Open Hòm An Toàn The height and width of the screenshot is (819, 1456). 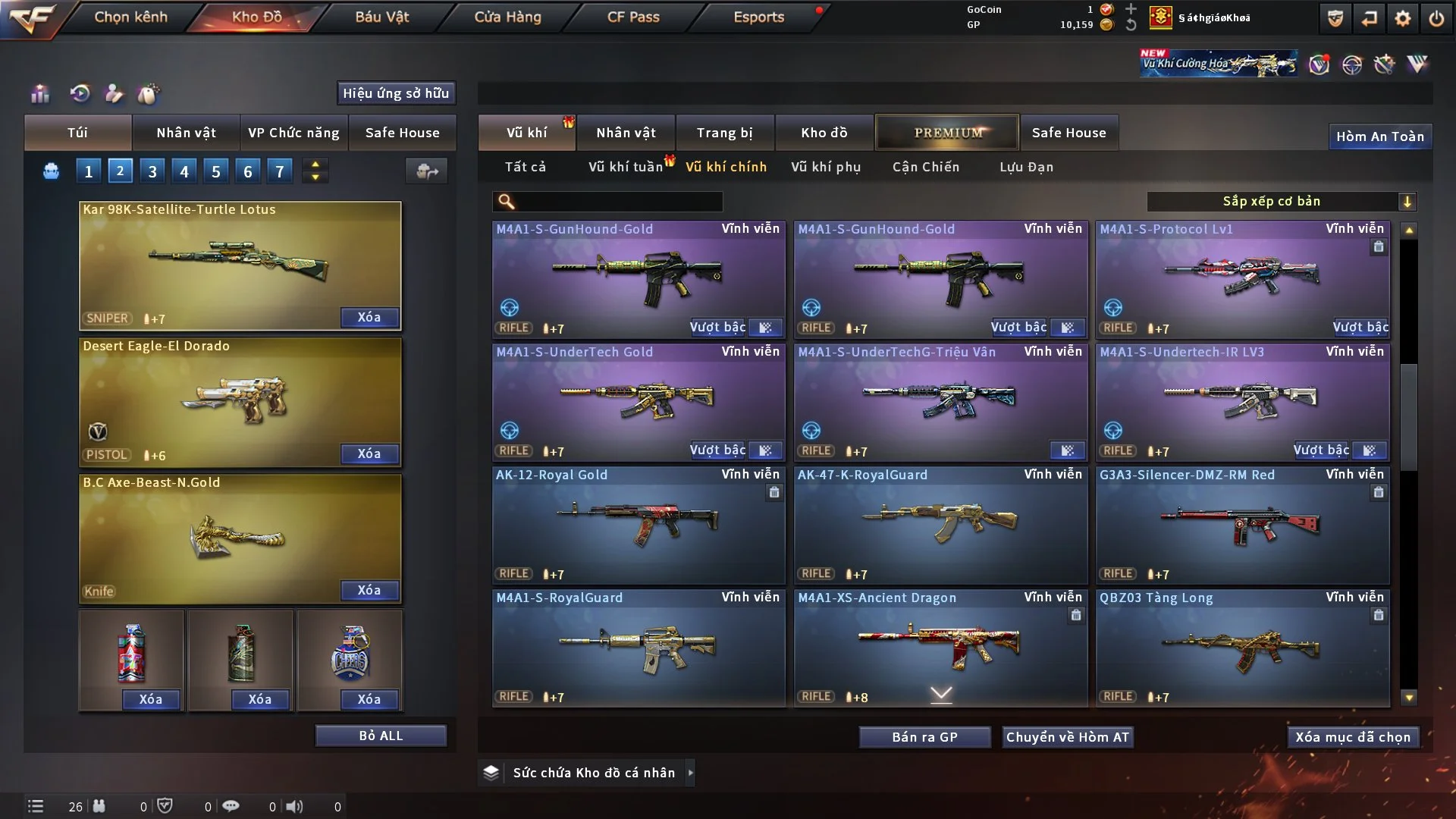pyautogui.click(x=1379, y=136)
